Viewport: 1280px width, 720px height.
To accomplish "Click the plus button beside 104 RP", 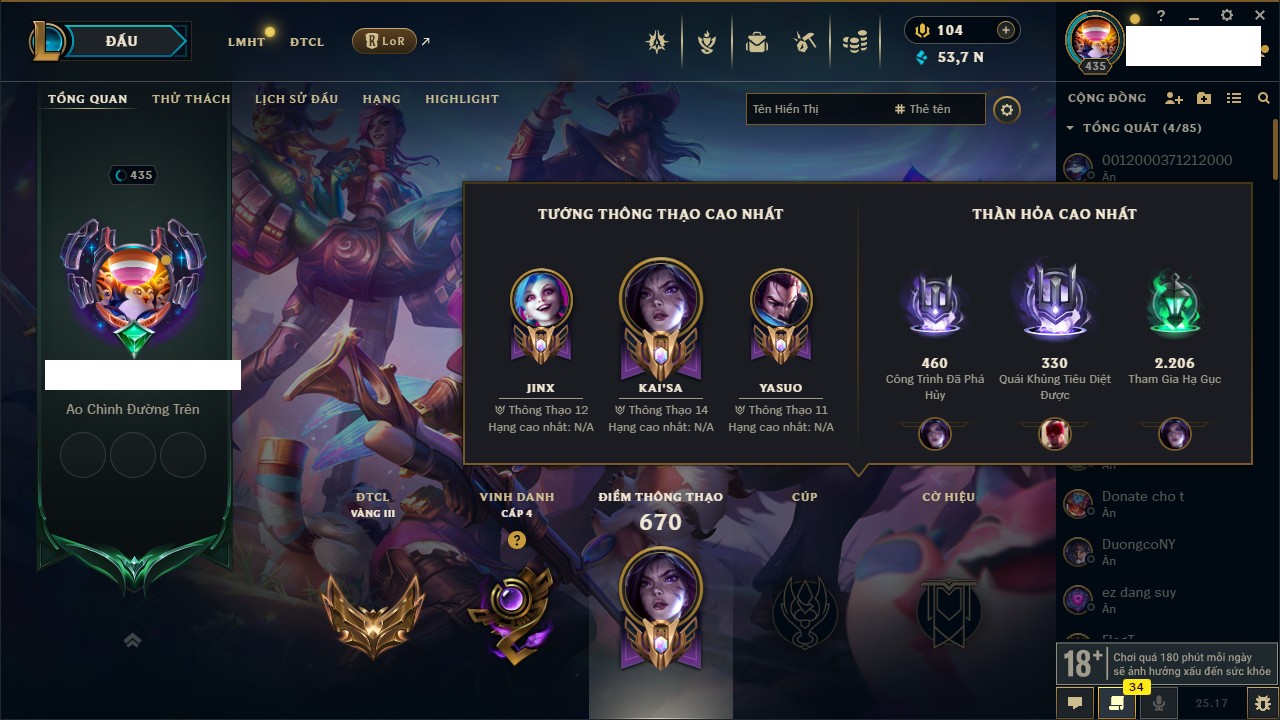I will point(1006,30).
